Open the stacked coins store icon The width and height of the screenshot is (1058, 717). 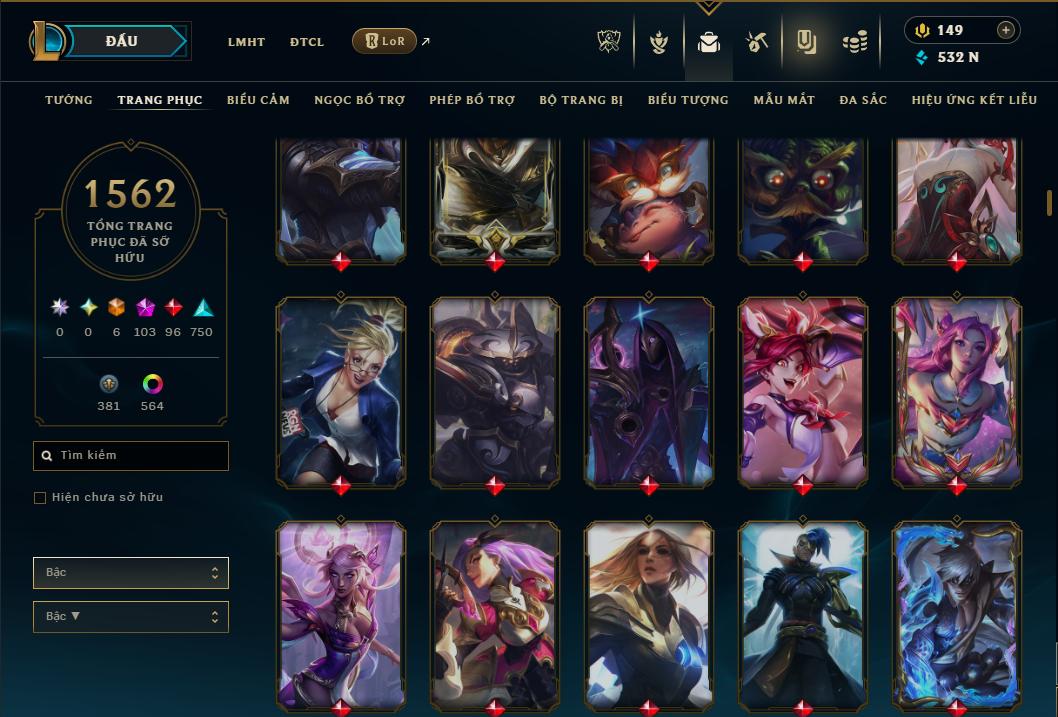tap(854, 42)
